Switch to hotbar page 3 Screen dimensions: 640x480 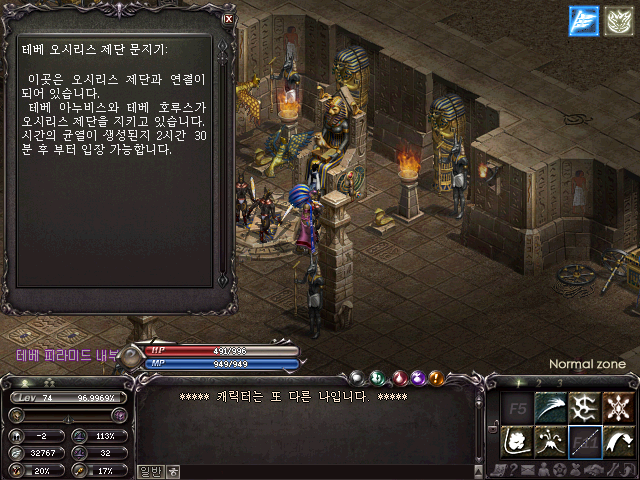pyautogui.click(x=559, y=383)
